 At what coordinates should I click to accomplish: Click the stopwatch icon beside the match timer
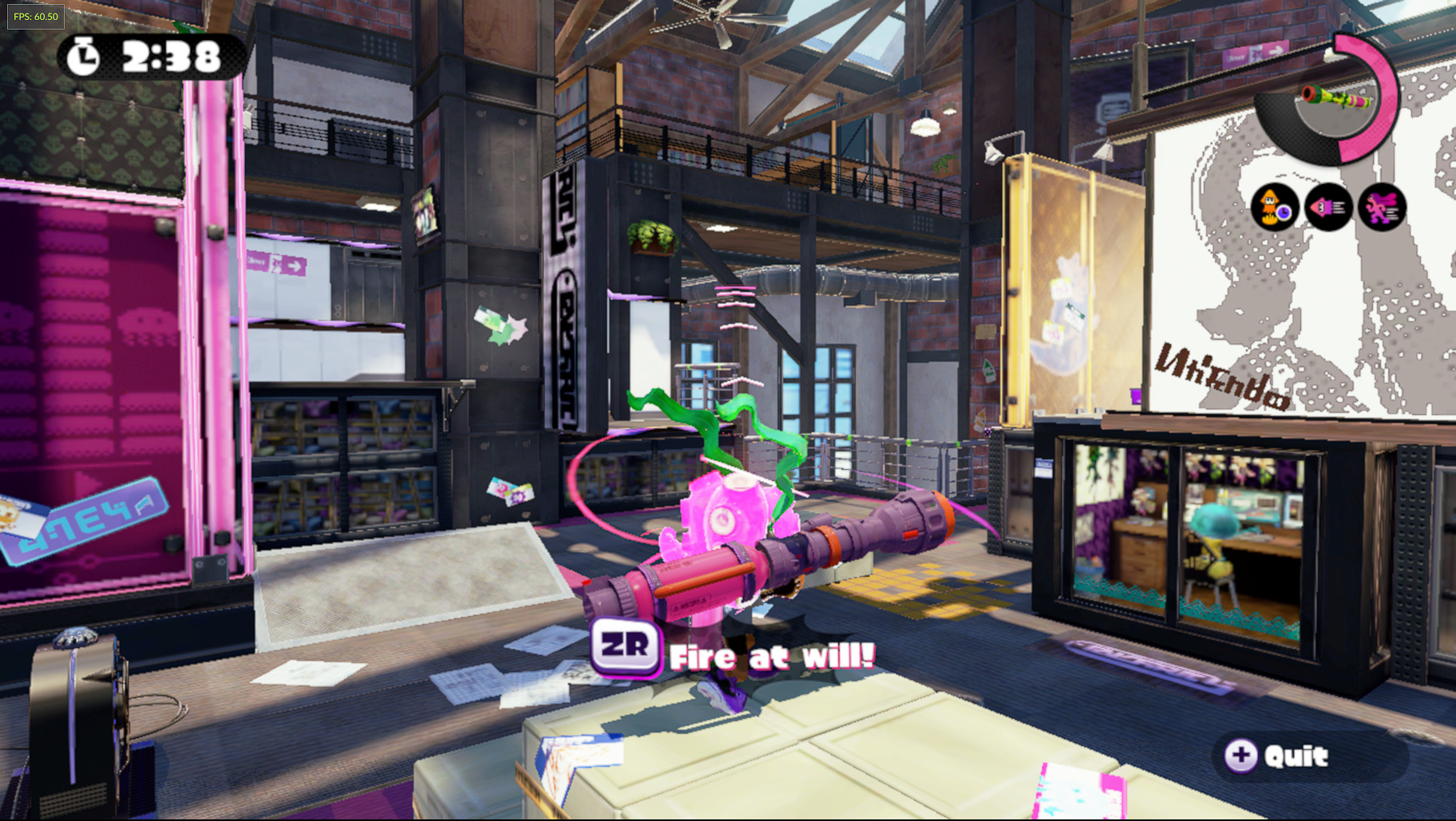[84, 56]
